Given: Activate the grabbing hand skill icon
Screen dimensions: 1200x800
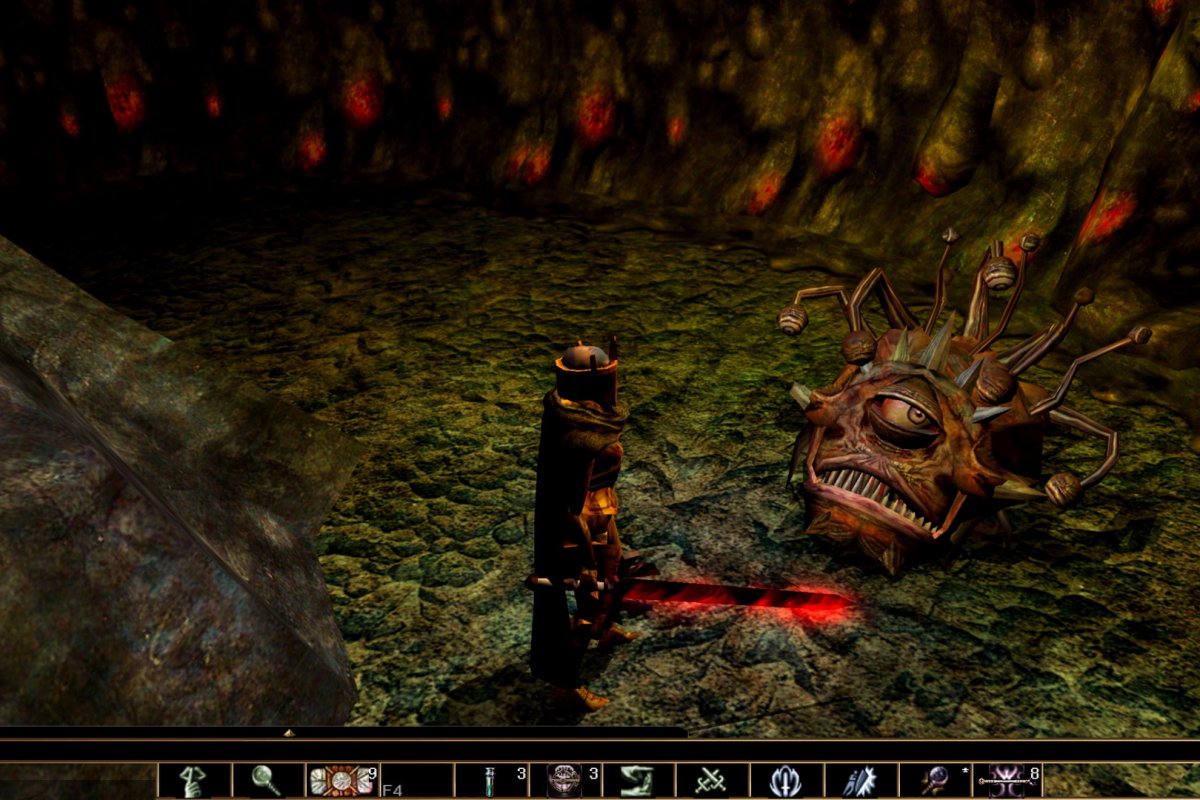Looking at the screenshot, I should [638, 781].
